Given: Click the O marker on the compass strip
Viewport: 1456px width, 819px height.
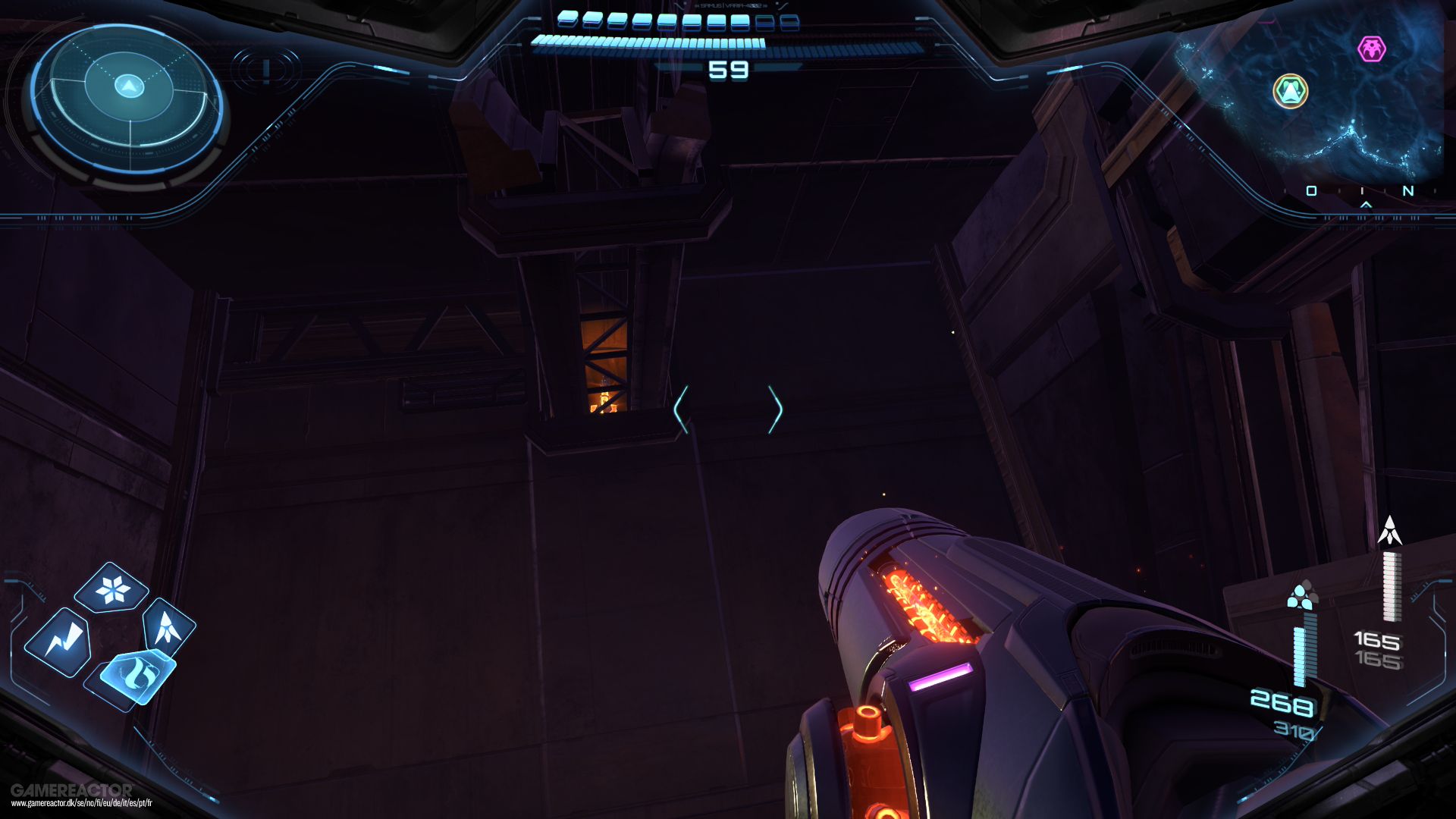Looking at the screenshot, I should tap(1312, 190).
